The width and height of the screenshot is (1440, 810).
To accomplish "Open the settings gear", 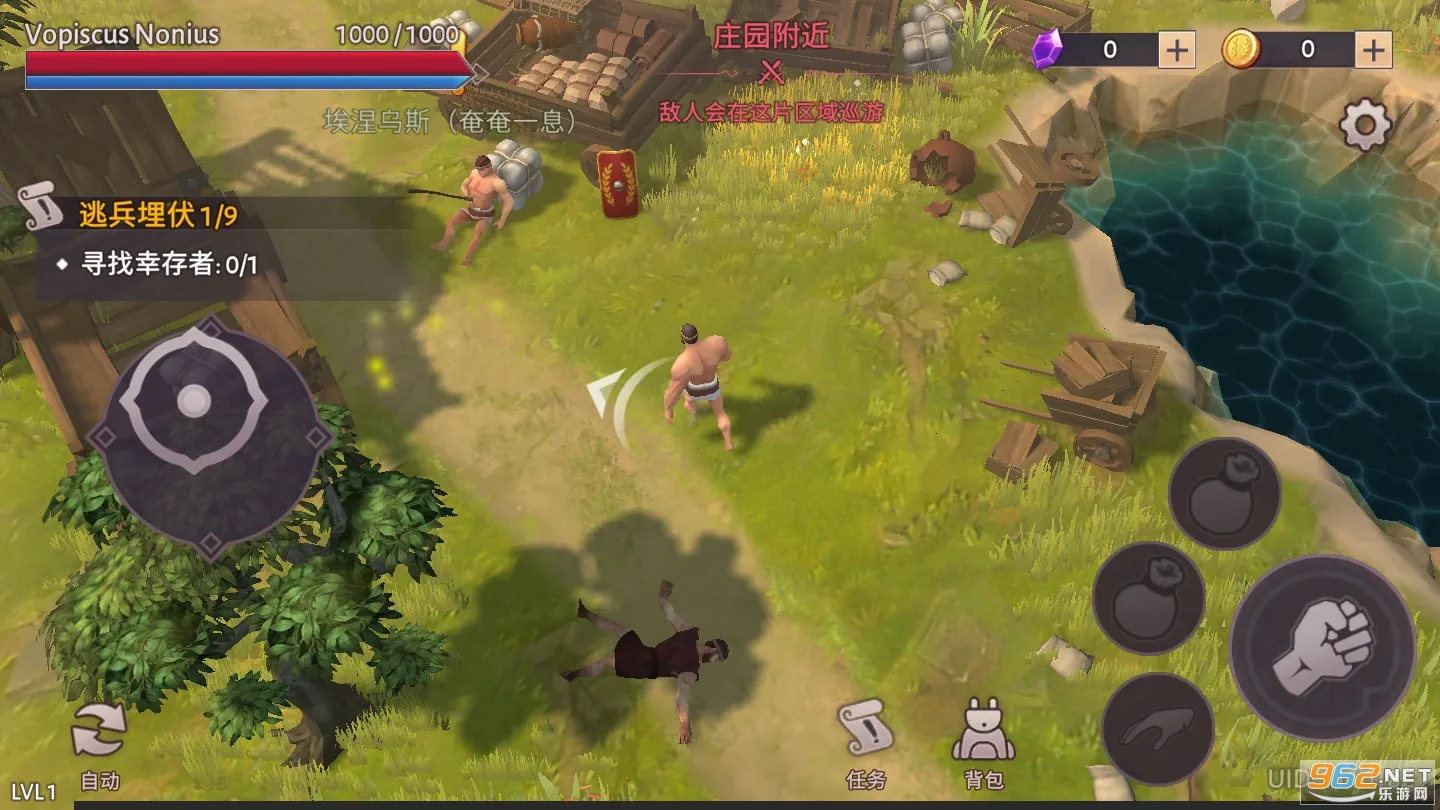I will coord(1365,126).
